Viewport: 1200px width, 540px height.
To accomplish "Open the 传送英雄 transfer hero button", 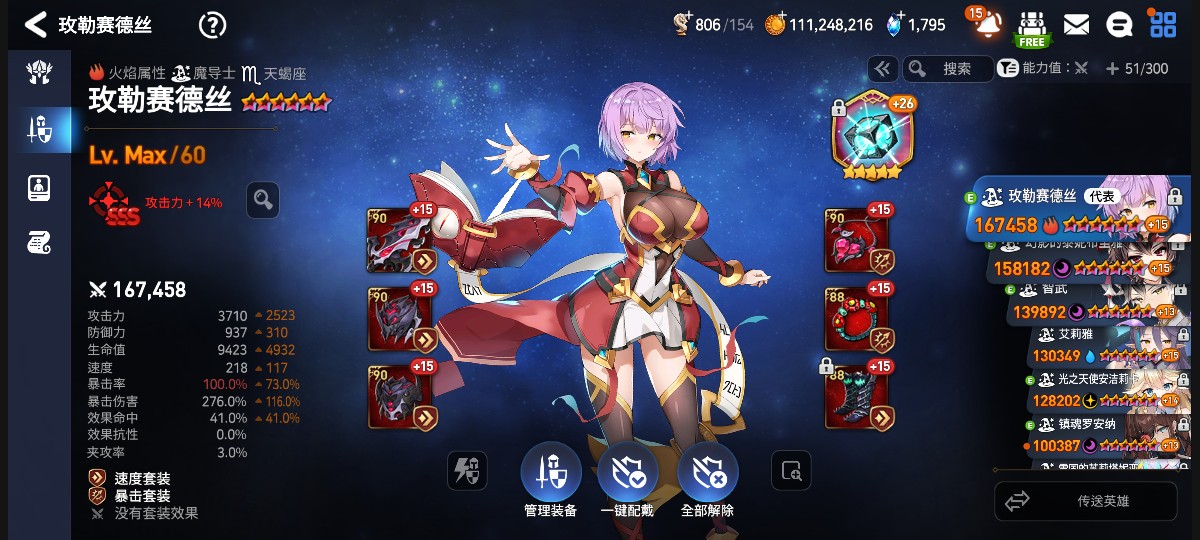I will [x=1085, y=501].
